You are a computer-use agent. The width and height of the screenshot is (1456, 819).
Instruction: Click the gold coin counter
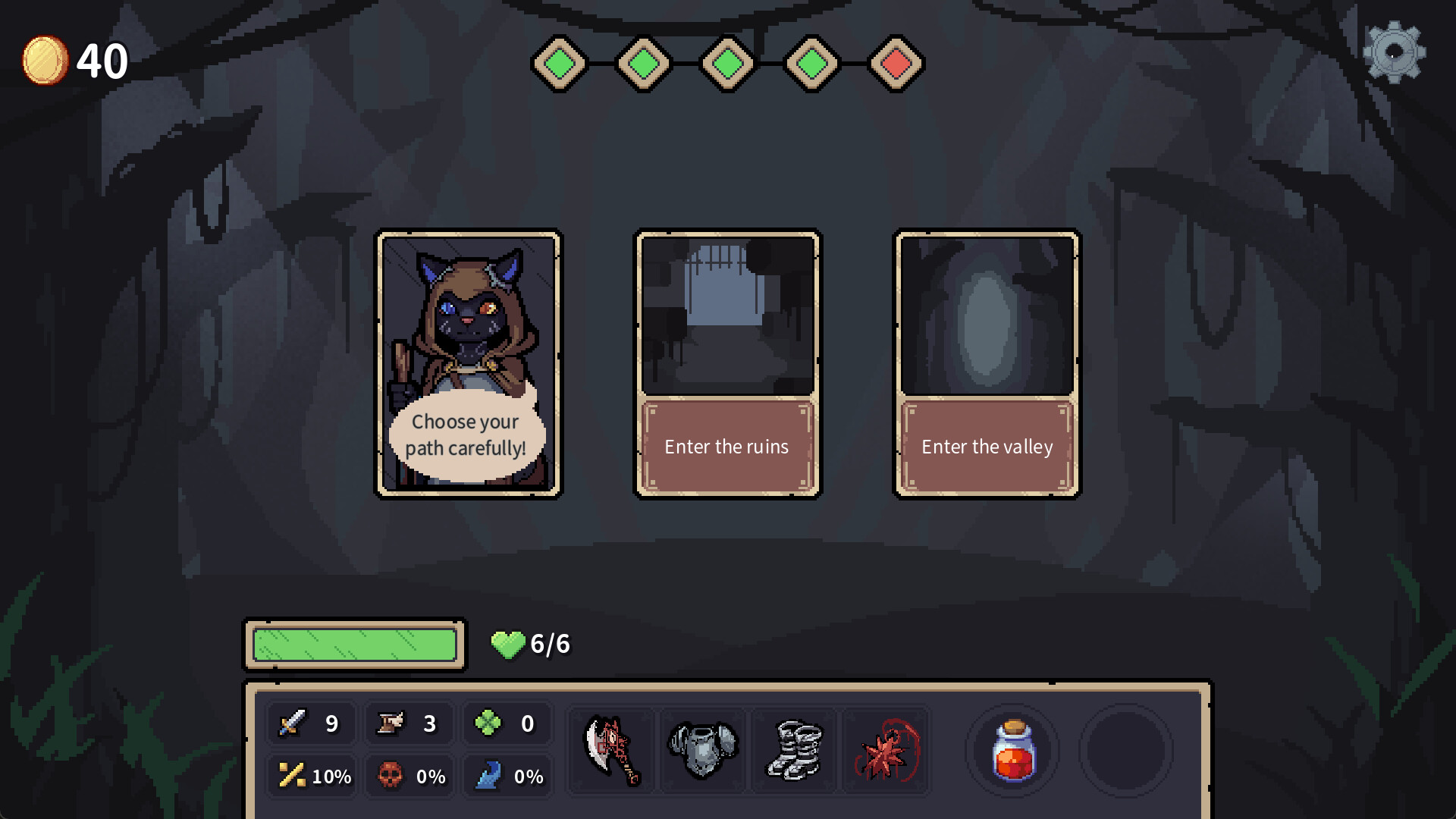coord(47,61)
